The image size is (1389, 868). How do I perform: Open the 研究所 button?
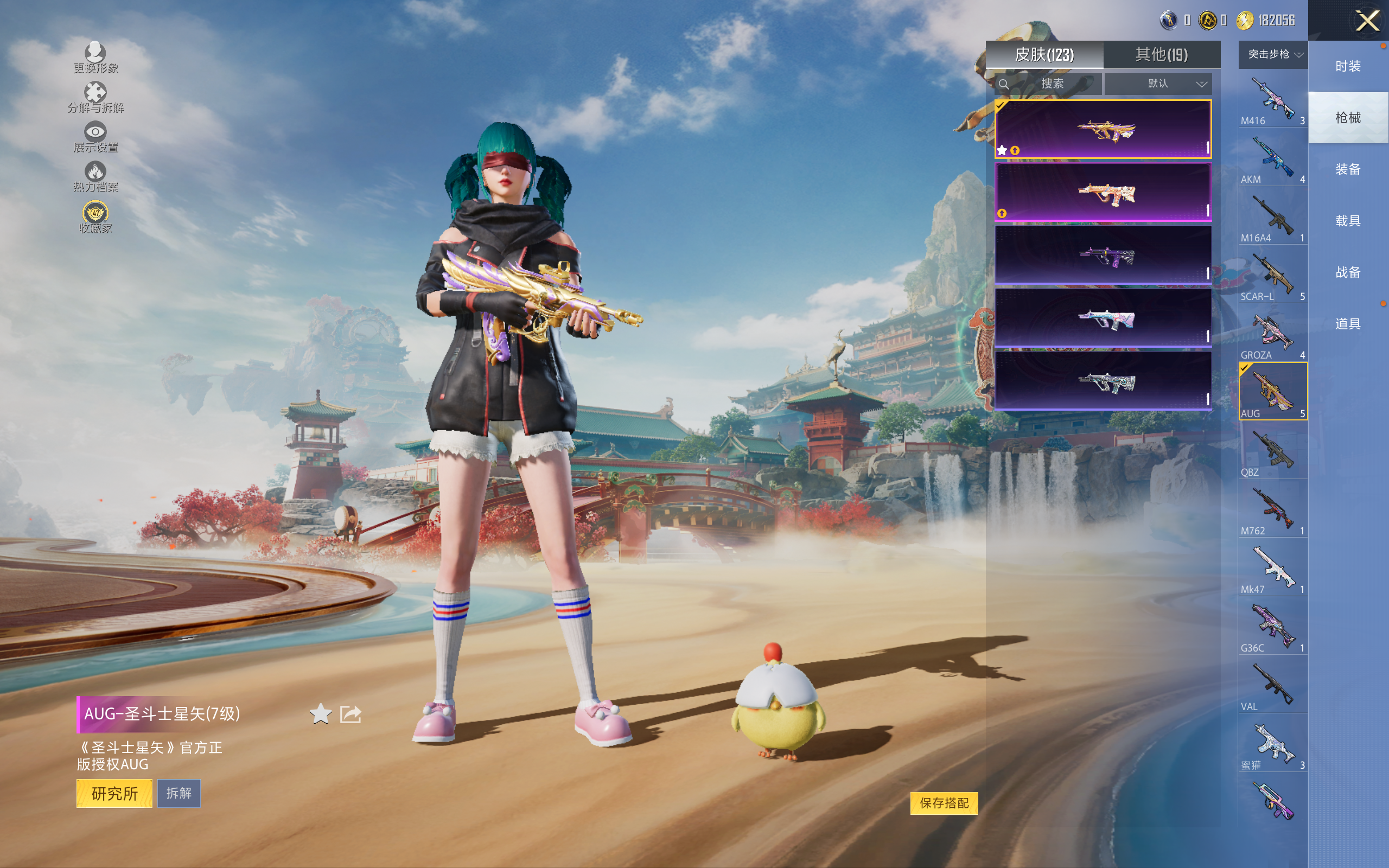tap(114, 793)
